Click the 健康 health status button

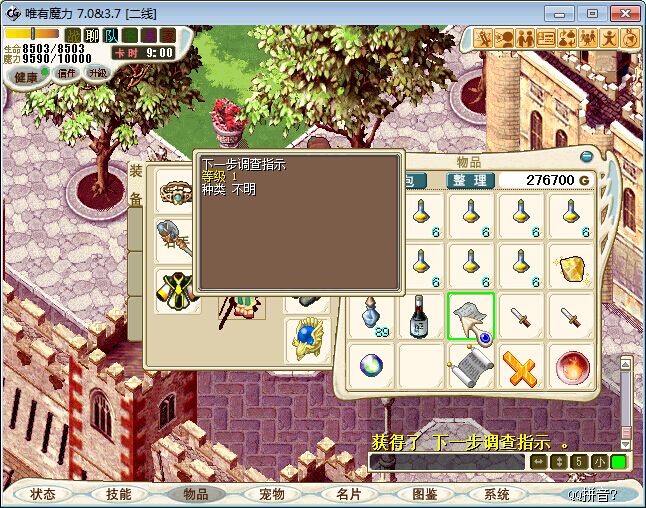pyautogui.click(x=25, y=76)
